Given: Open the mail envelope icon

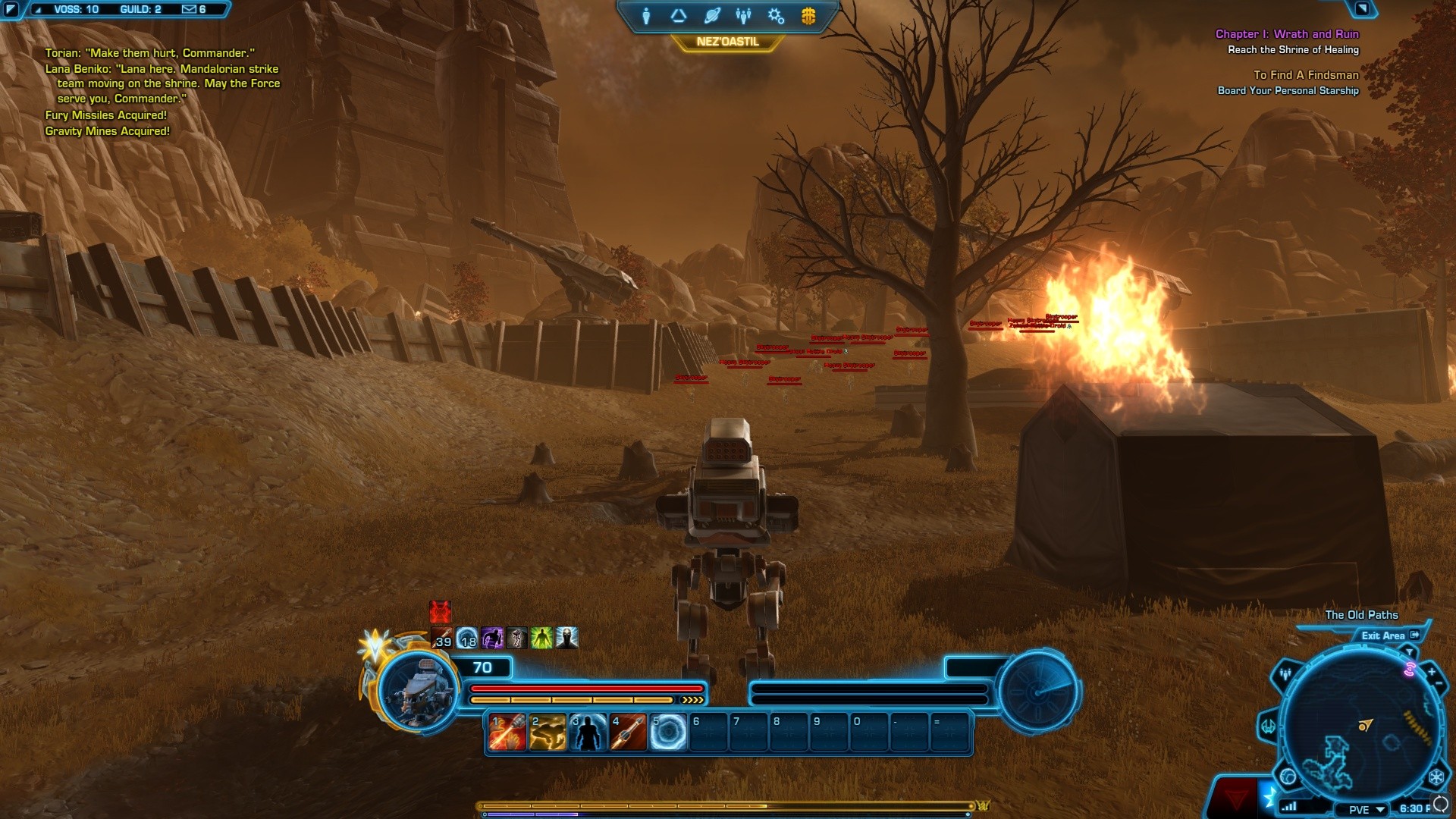Looking at the screenshot, I should 189,9.
